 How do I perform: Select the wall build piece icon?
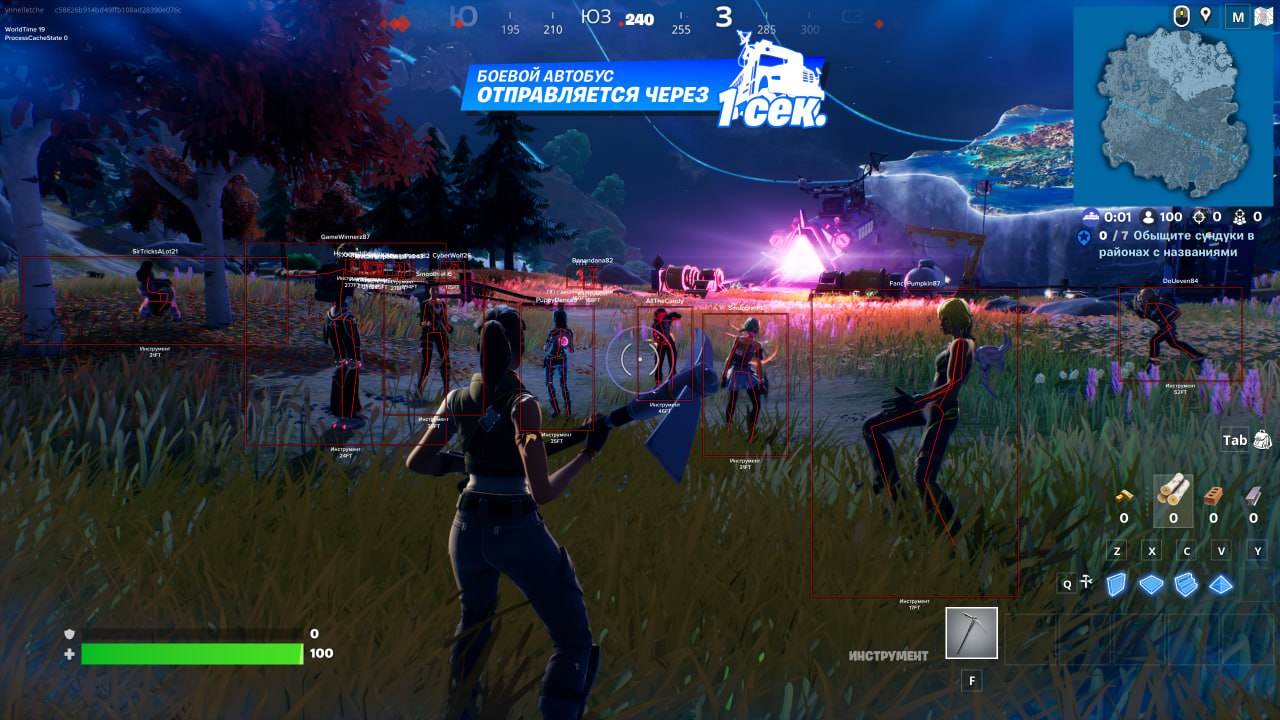pos(1115,583)
